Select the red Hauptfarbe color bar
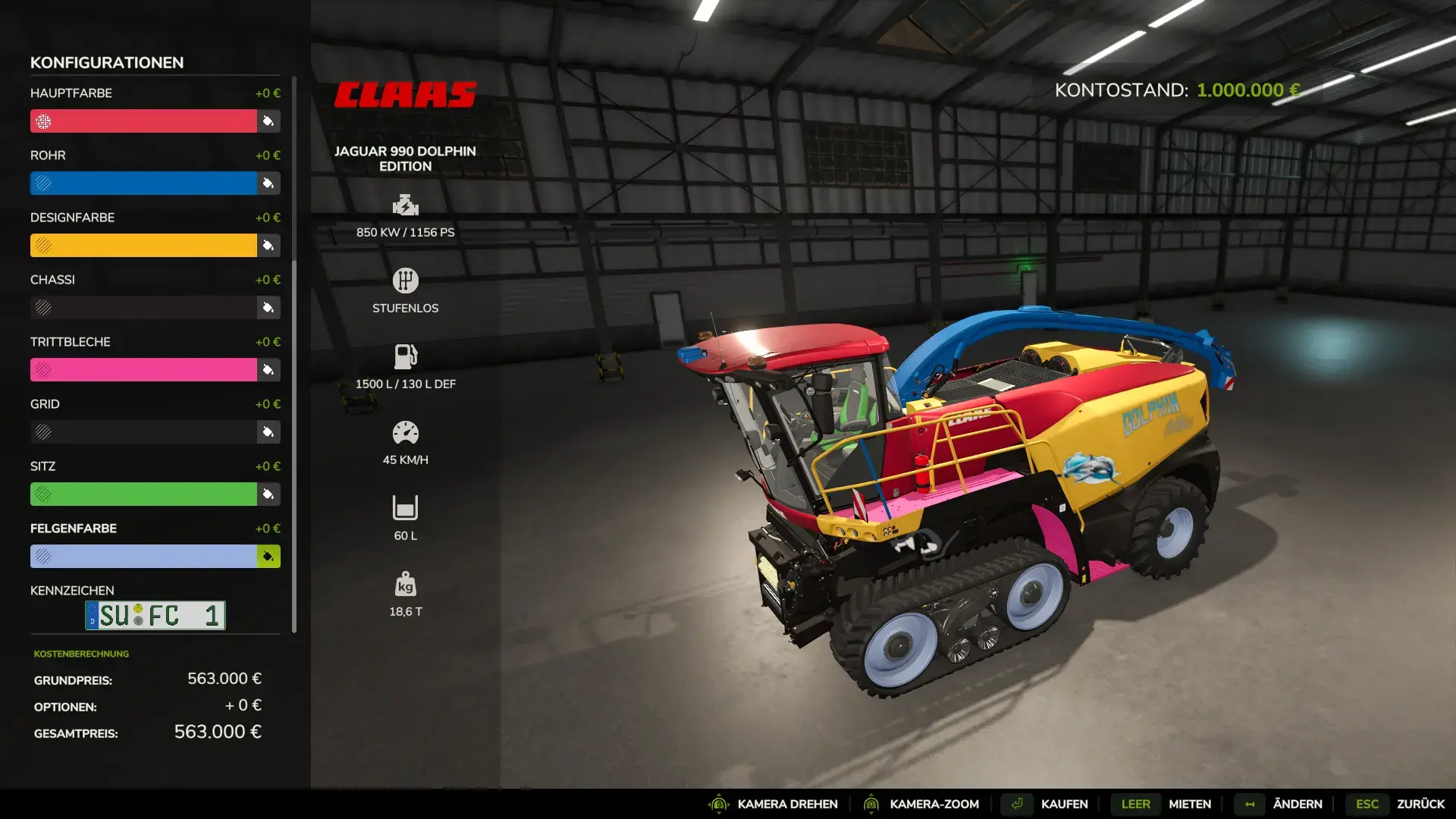Image resolution: width=1456 pixels, height=819 pixels. [x=144, y=121]
